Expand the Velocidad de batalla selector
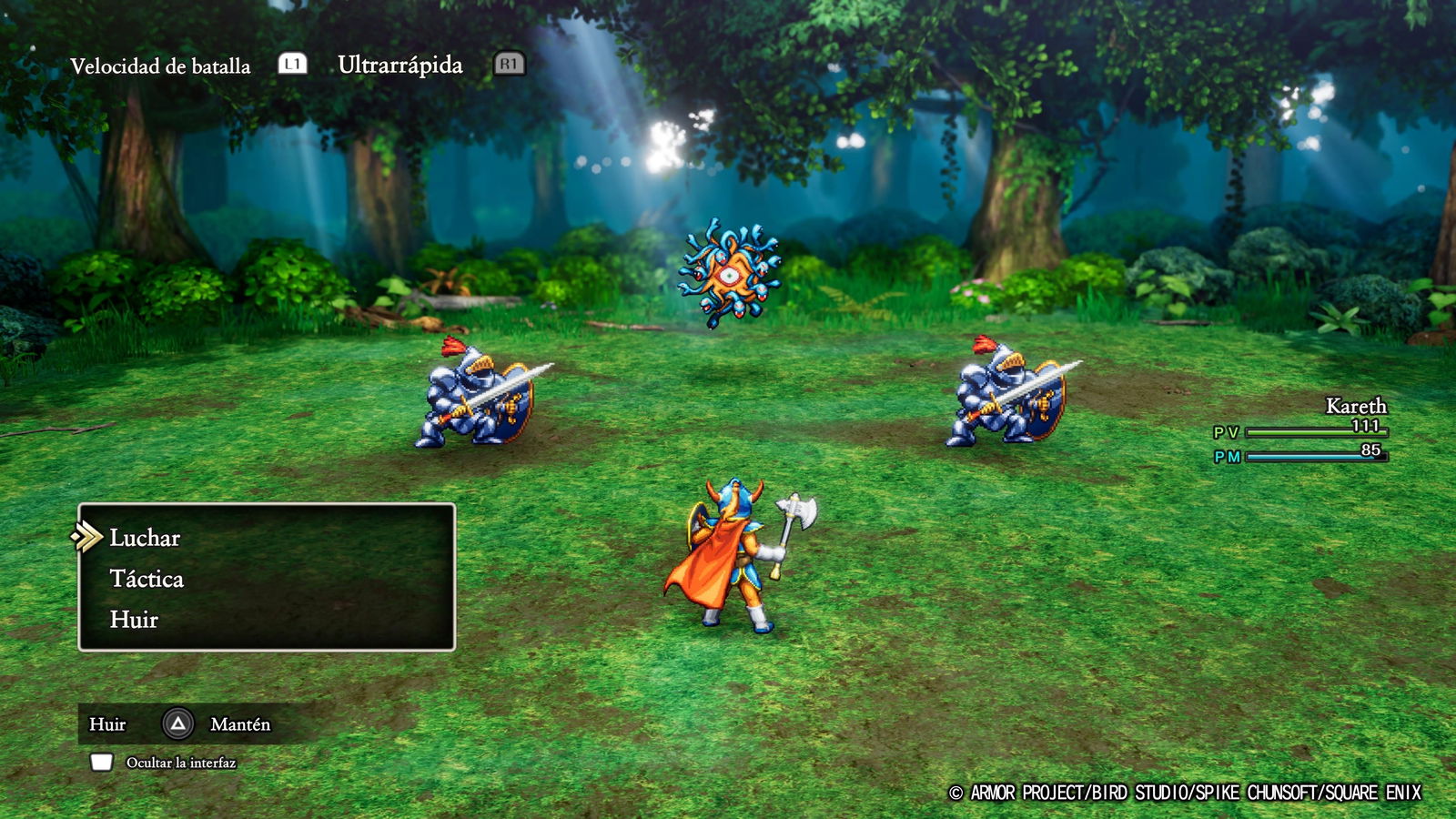 tap(162, 66)
